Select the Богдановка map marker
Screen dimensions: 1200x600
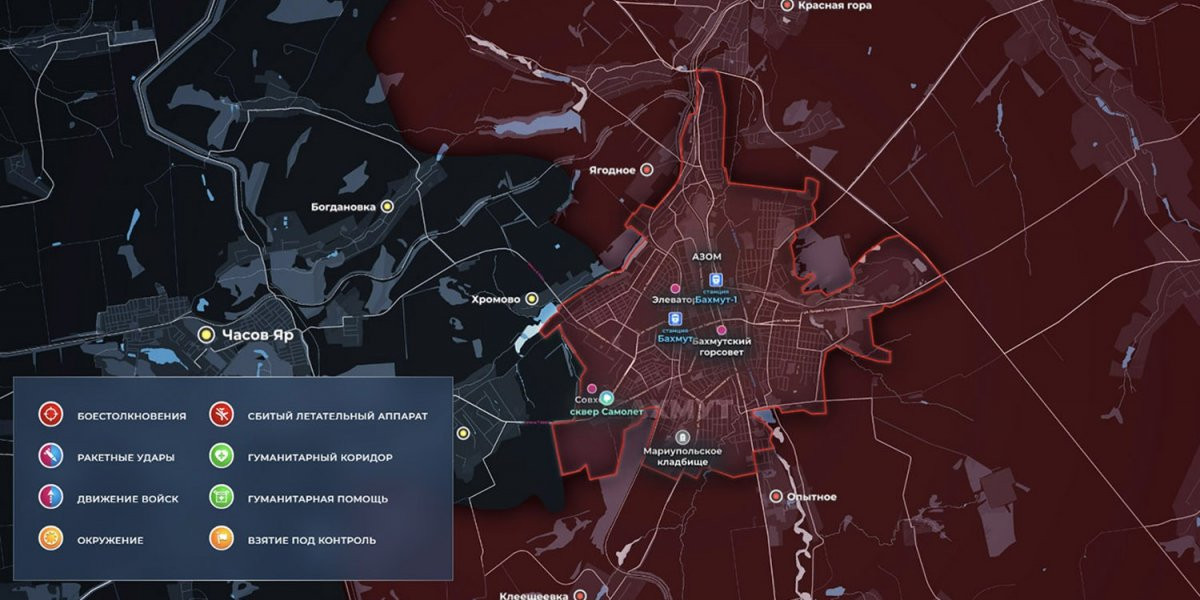388,206
